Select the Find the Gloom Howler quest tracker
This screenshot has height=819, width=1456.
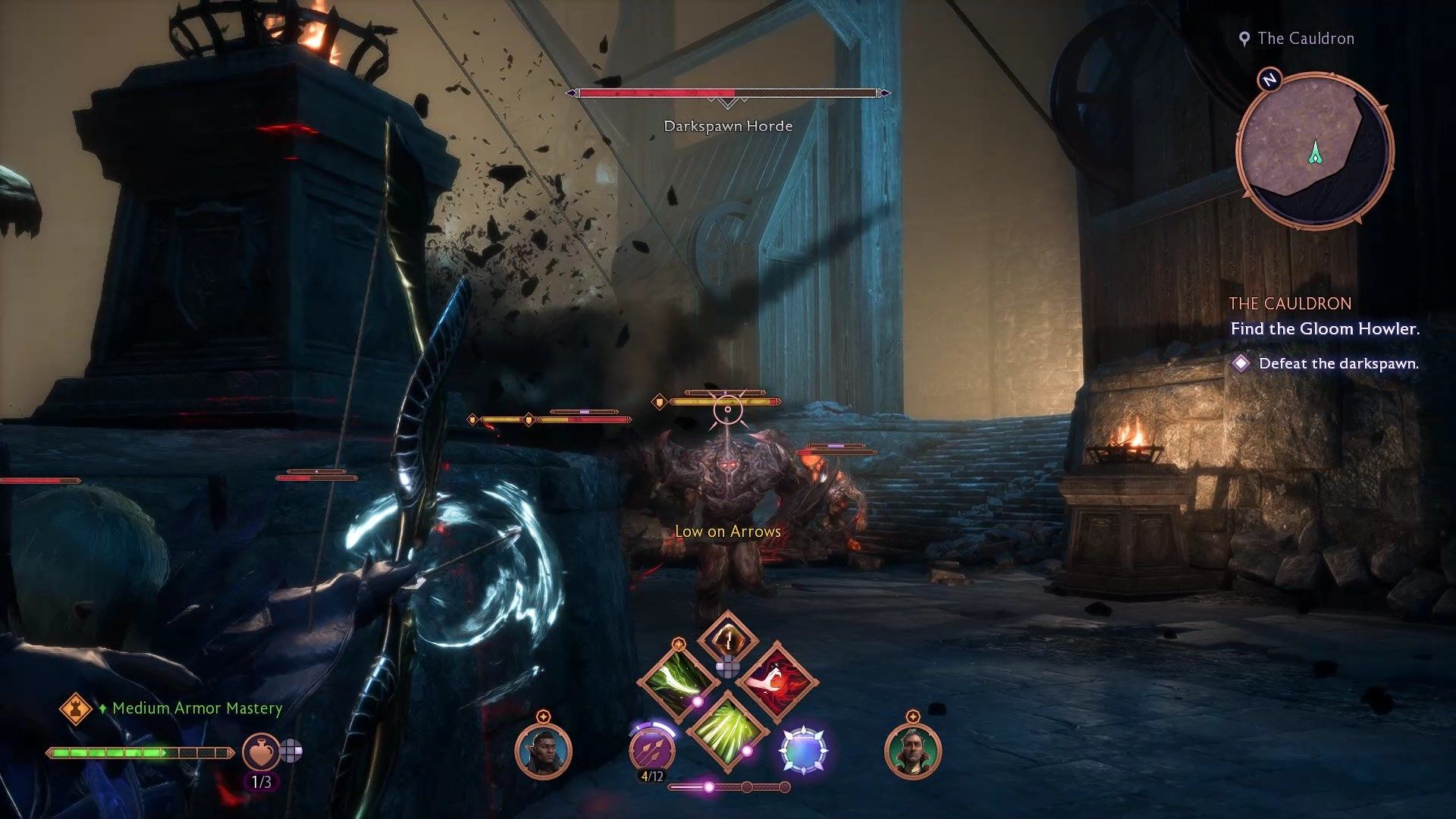(1324, 328)
